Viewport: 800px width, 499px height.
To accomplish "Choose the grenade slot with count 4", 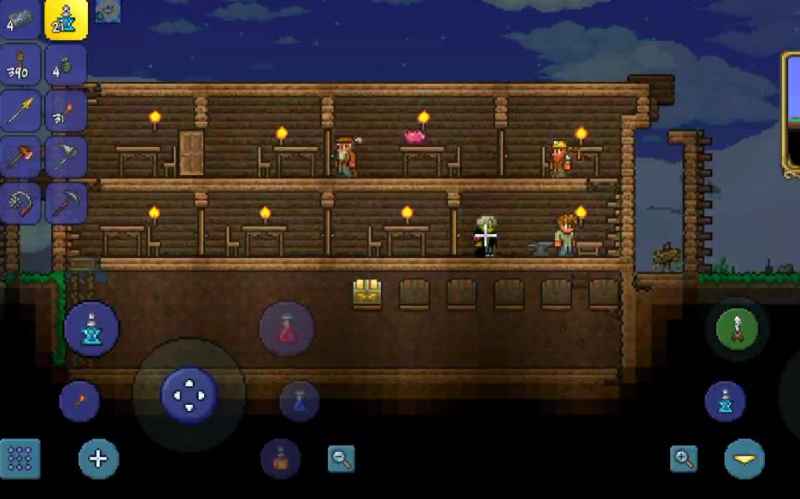I will coord(66,64).
